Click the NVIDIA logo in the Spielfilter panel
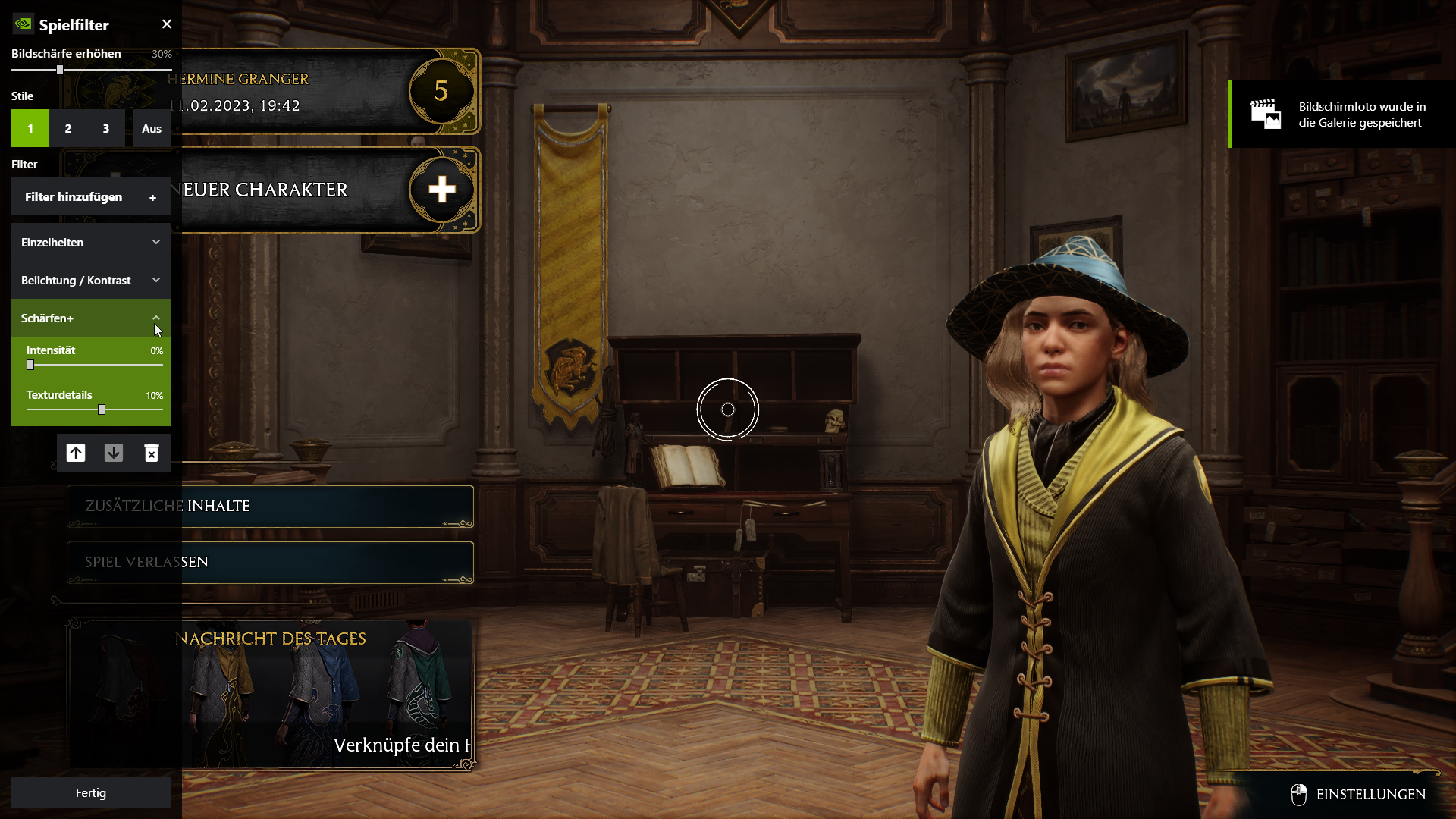Viewport: 1456px width, 819px height. [x=22, y=24]
